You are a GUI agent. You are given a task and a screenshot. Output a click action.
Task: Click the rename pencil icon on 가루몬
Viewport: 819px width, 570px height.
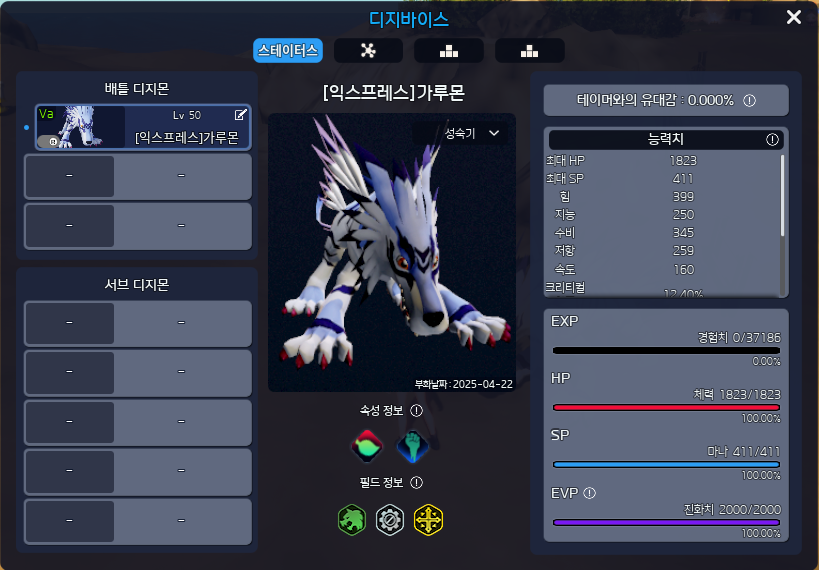pyautogui.click(x=240, y=115)
